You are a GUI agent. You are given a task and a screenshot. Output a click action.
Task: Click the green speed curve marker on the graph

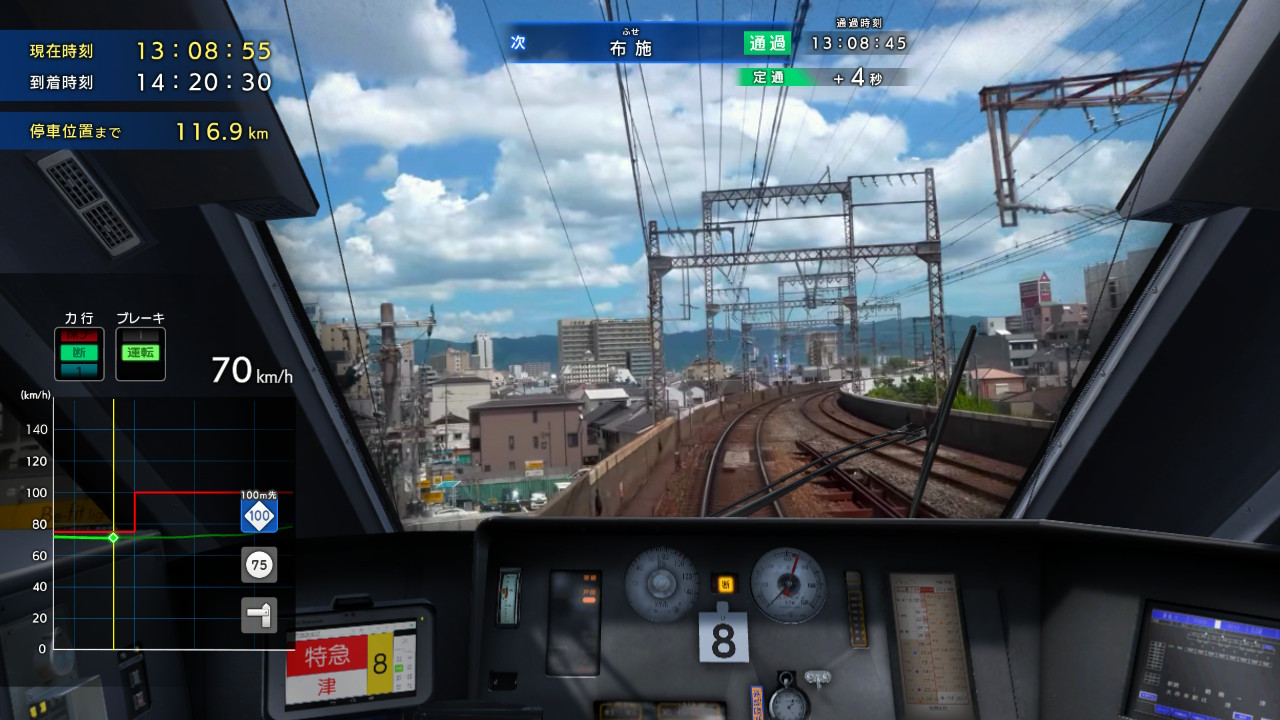pyautogui.click(x=114, y=537)
